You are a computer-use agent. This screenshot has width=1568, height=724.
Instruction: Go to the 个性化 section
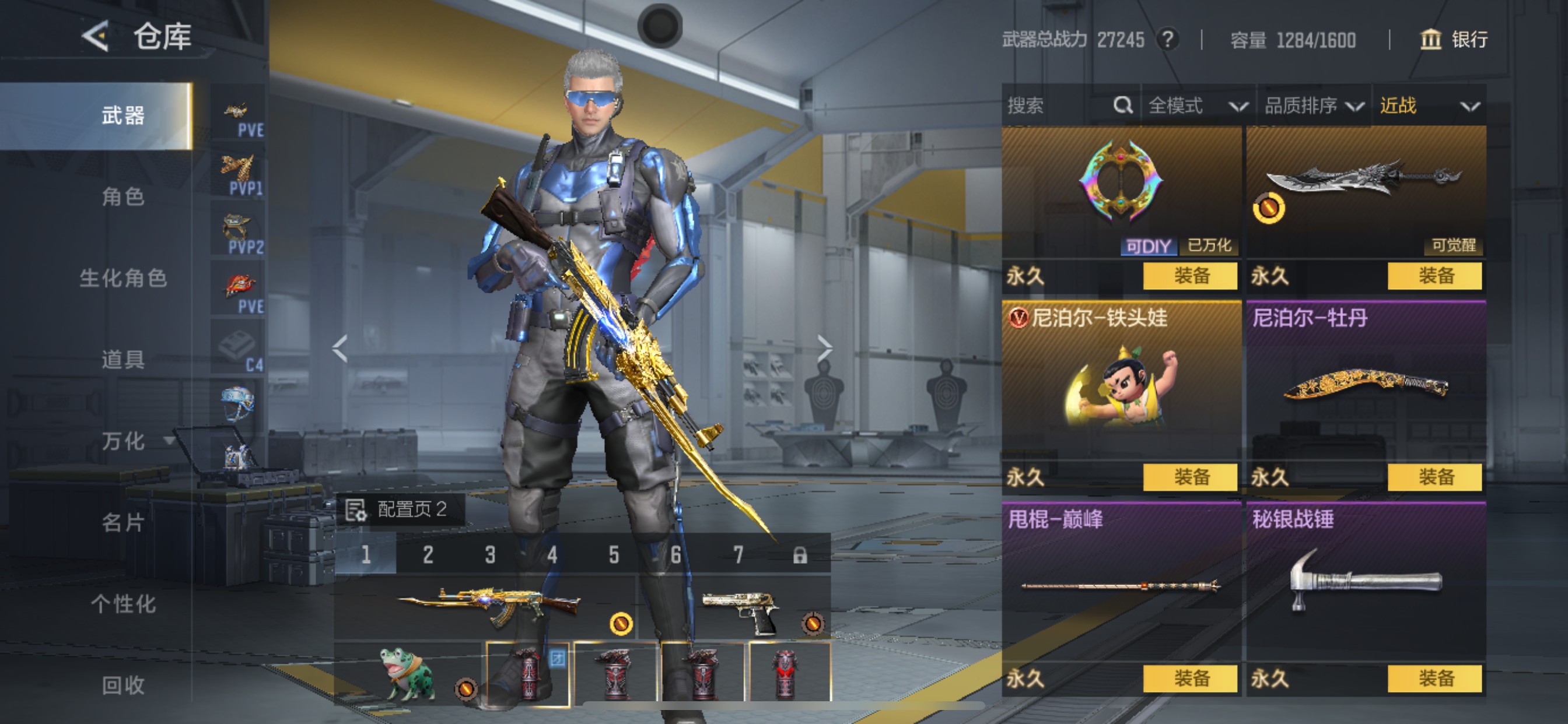(x=123, y=603)
